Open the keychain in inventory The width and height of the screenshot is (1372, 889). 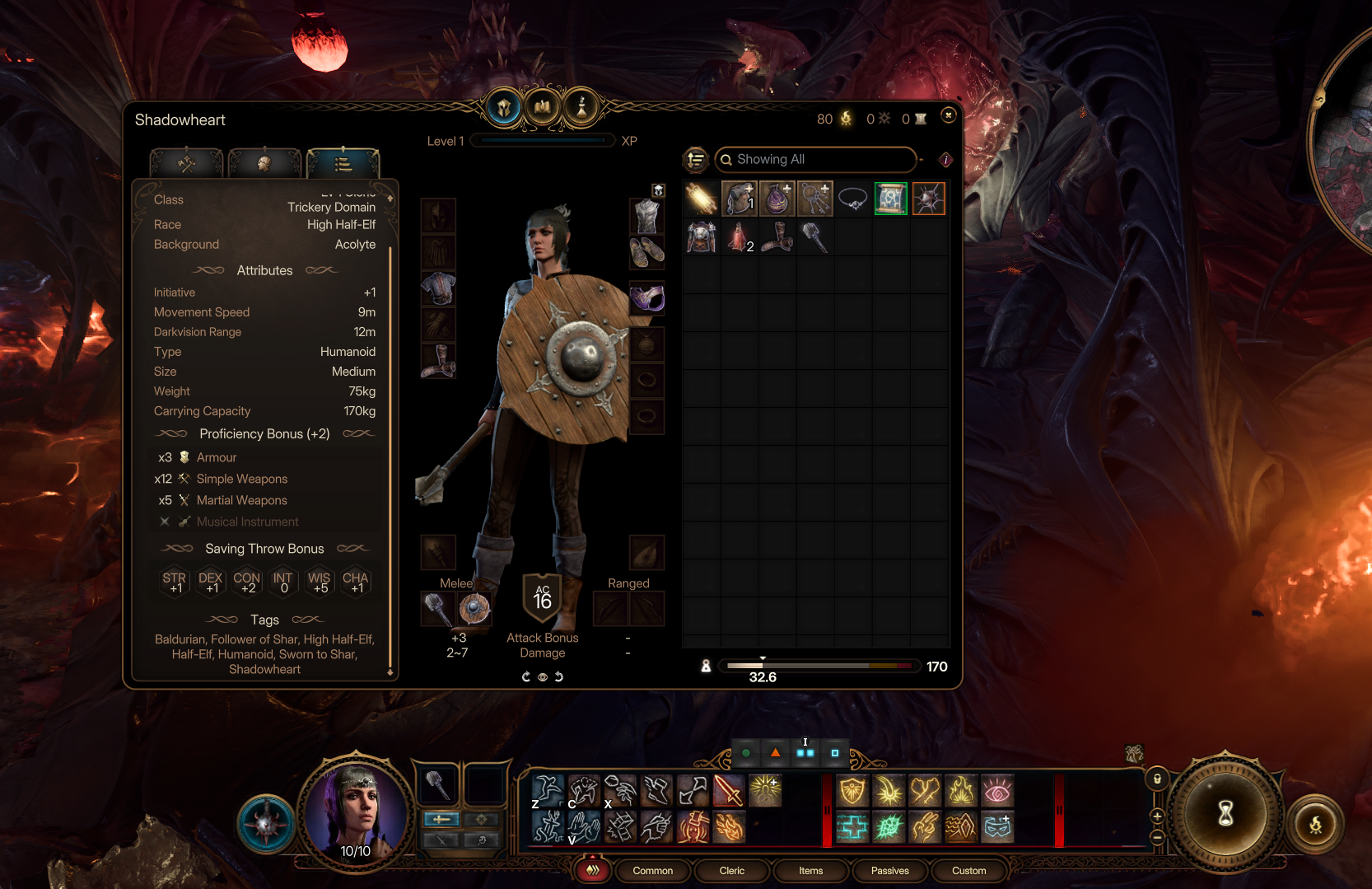[x=814, y=199]
